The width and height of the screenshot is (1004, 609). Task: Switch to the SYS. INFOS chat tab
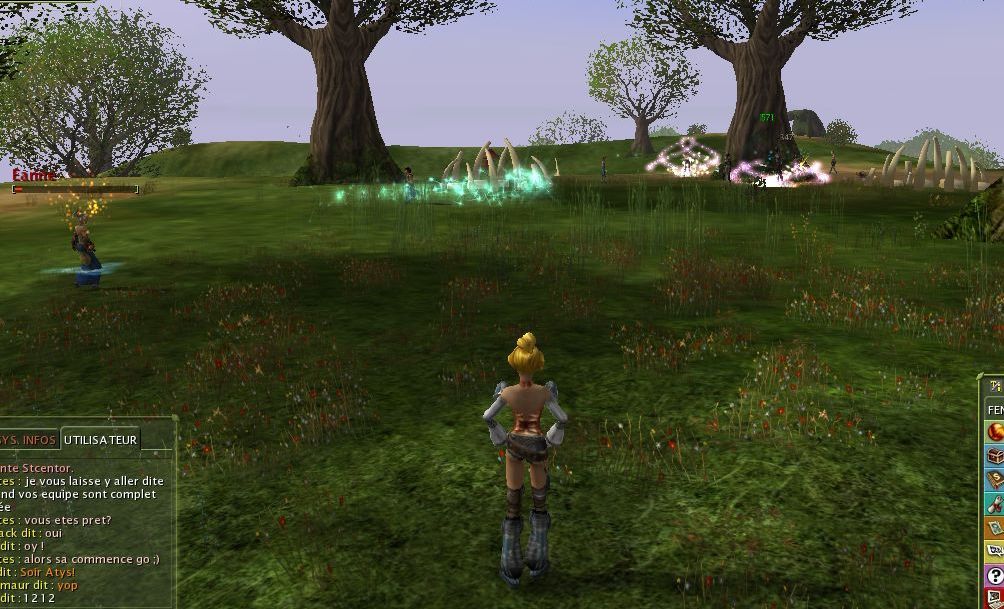(28, 439)
